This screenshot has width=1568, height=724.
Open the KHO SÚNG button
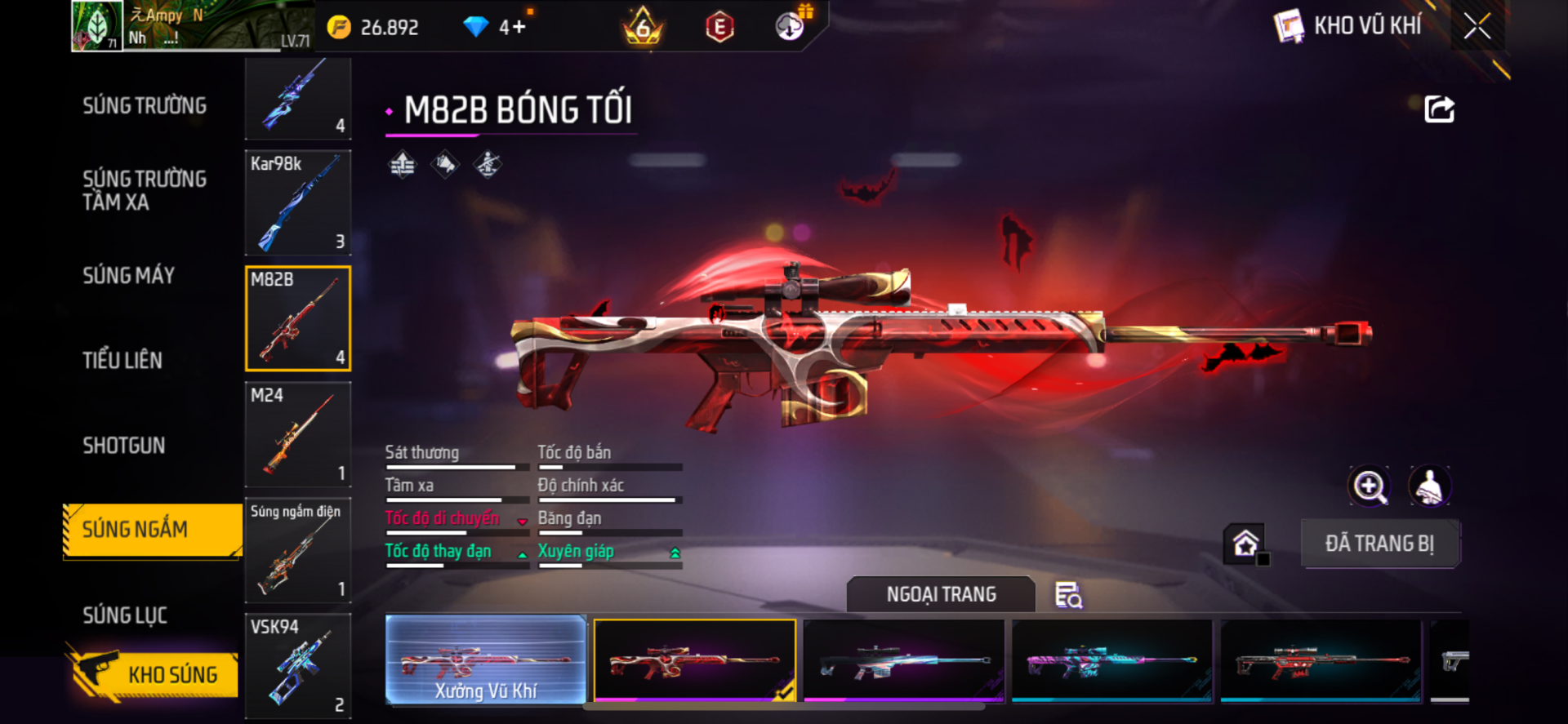click(154, 674)
